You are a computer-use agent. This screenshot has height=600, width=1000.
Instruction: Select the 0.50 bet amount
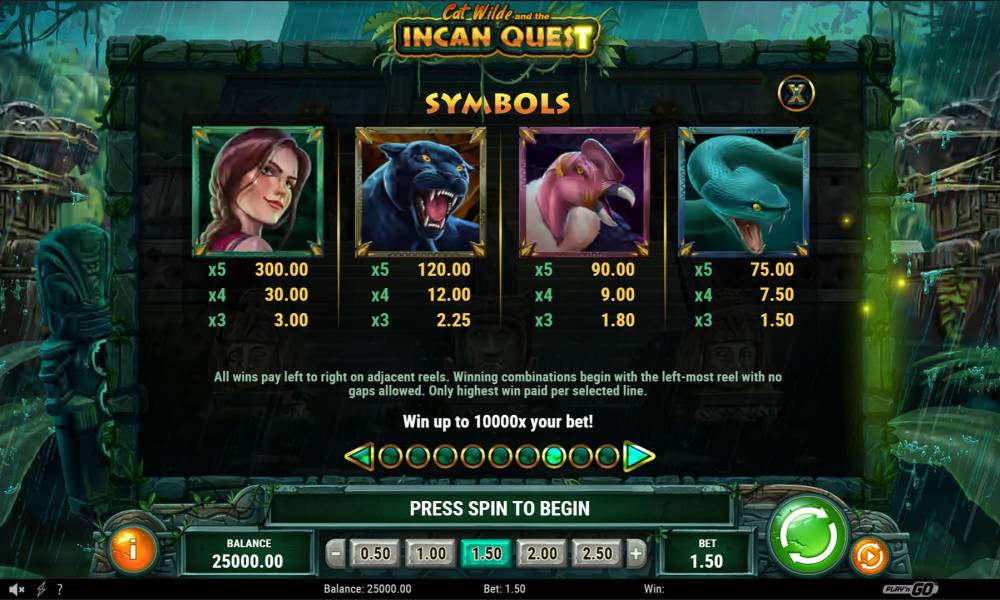tap(375, 553)
